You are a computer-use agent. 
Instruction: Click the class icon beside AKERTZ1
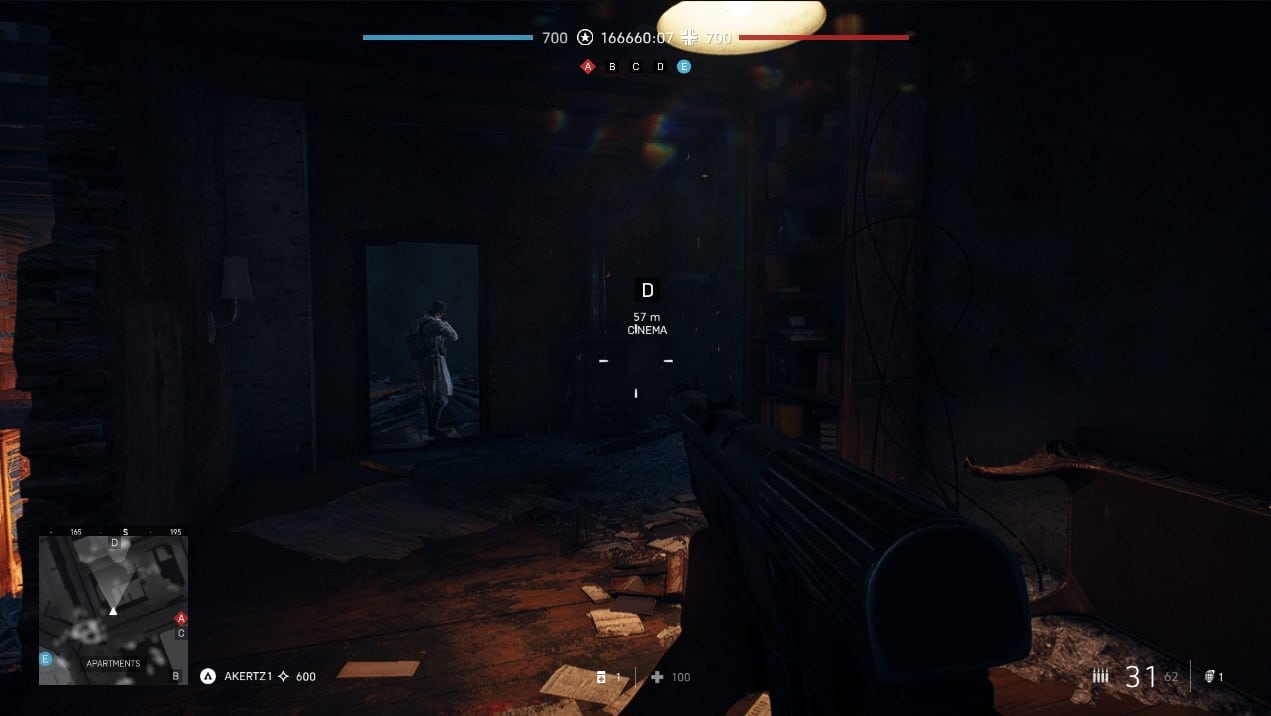coord(208,676)
